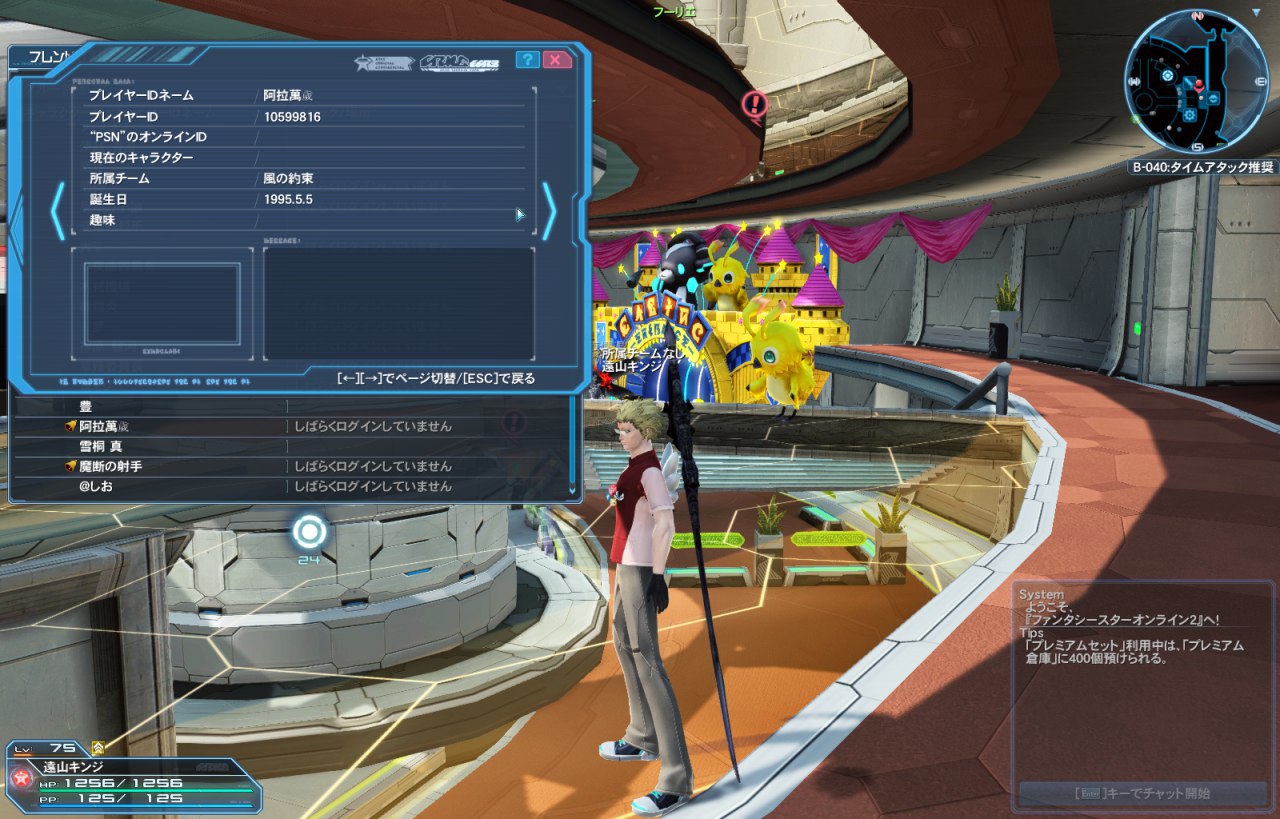Go to the previous info page arrow
The image size is (1280, 819).
click(x=58, y=210)
